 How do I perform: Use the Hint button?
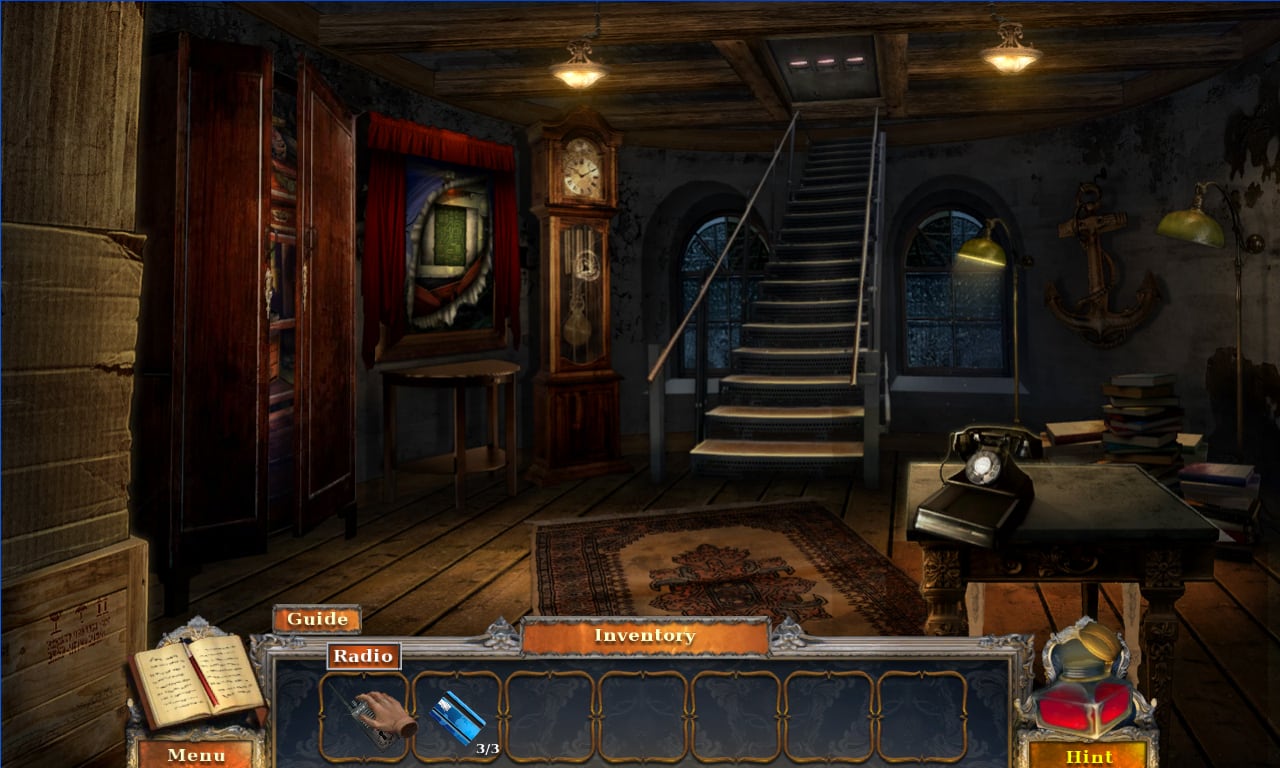1088,755
